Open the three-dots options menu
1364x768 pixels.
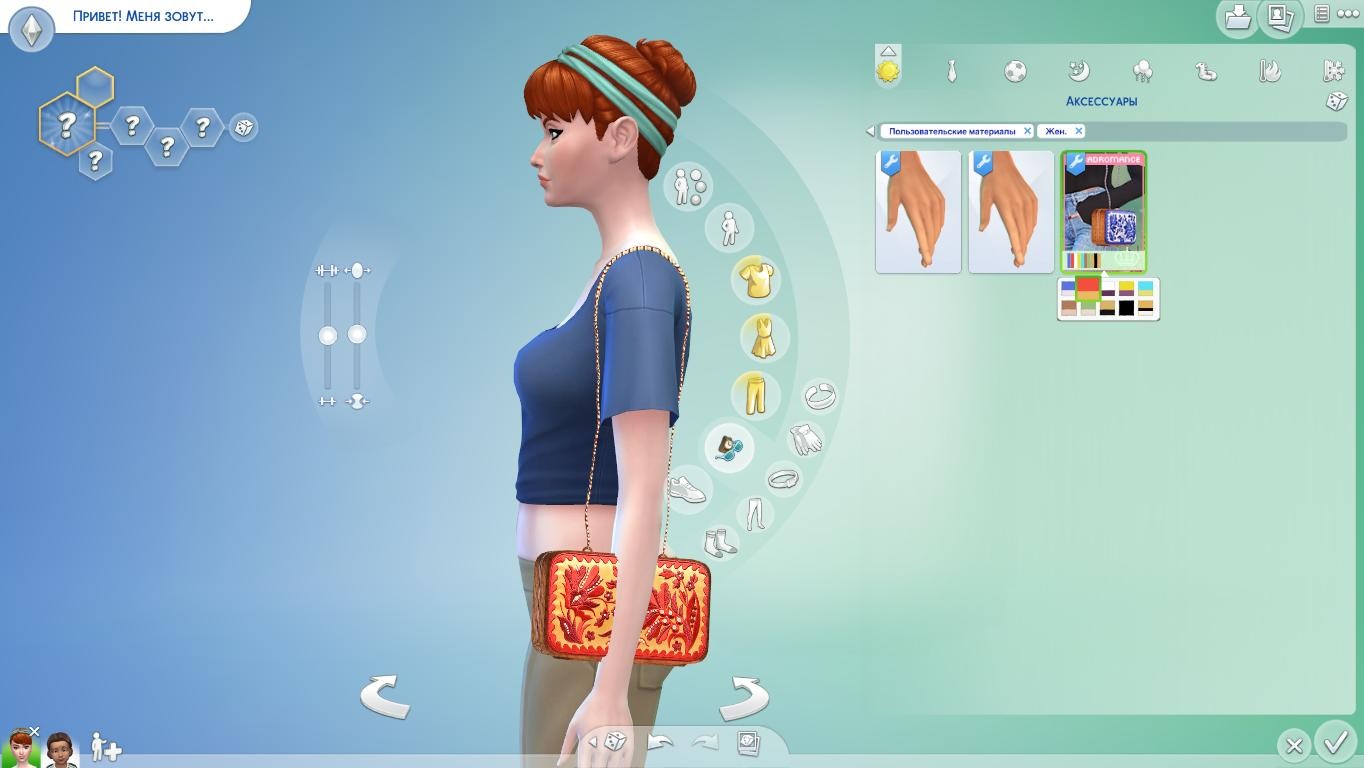point(1348,14)
